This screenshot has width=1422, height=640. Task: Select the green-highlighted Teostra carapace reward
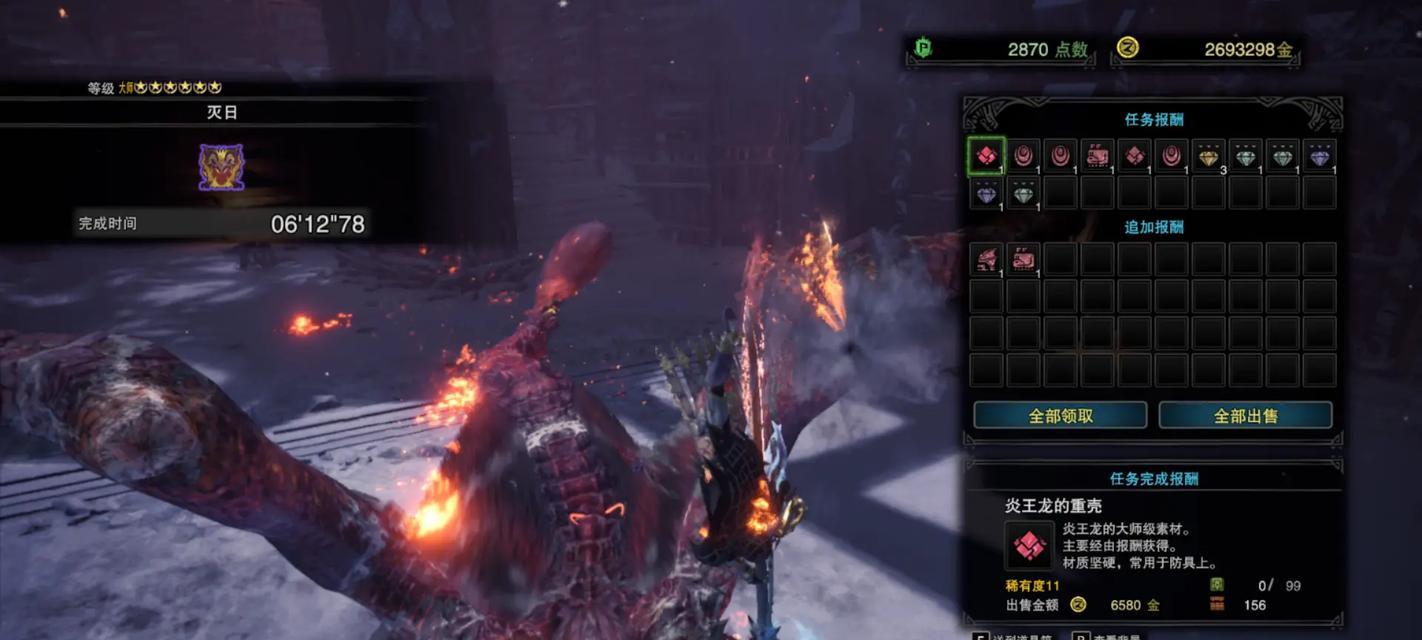coord(986,156)
